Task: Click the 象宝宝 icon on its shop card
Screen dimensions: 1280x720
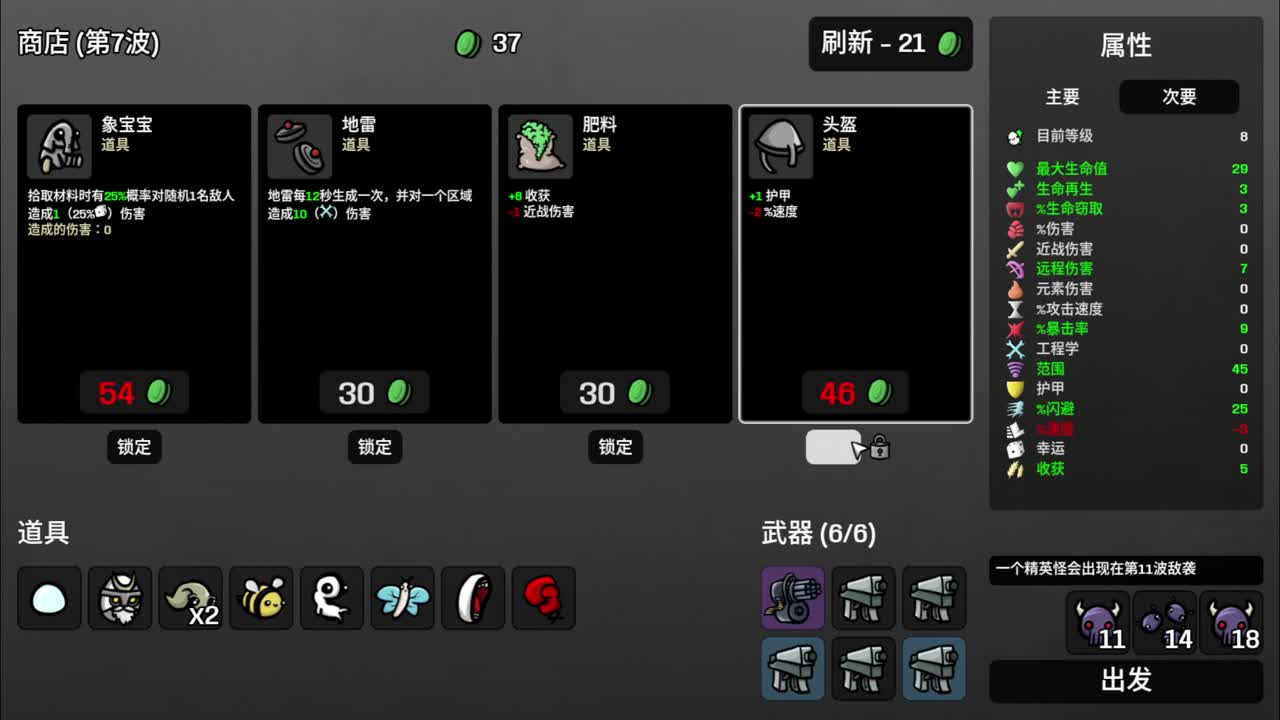Action: pos(58,145)
